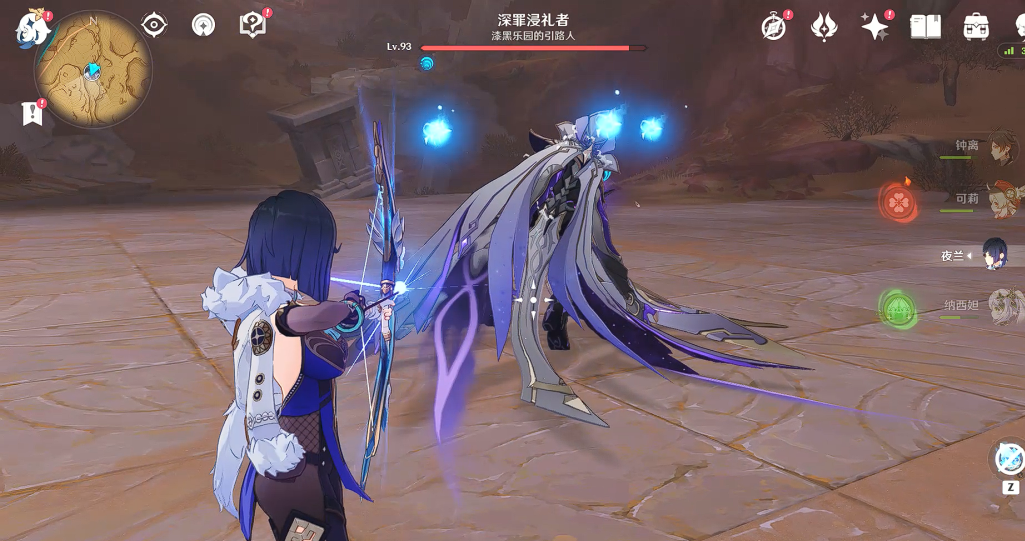This screenshot has width=1025, height=541.
Task: Open the Events compass icon
Action: pyautogui.click(x=773, y=27)
